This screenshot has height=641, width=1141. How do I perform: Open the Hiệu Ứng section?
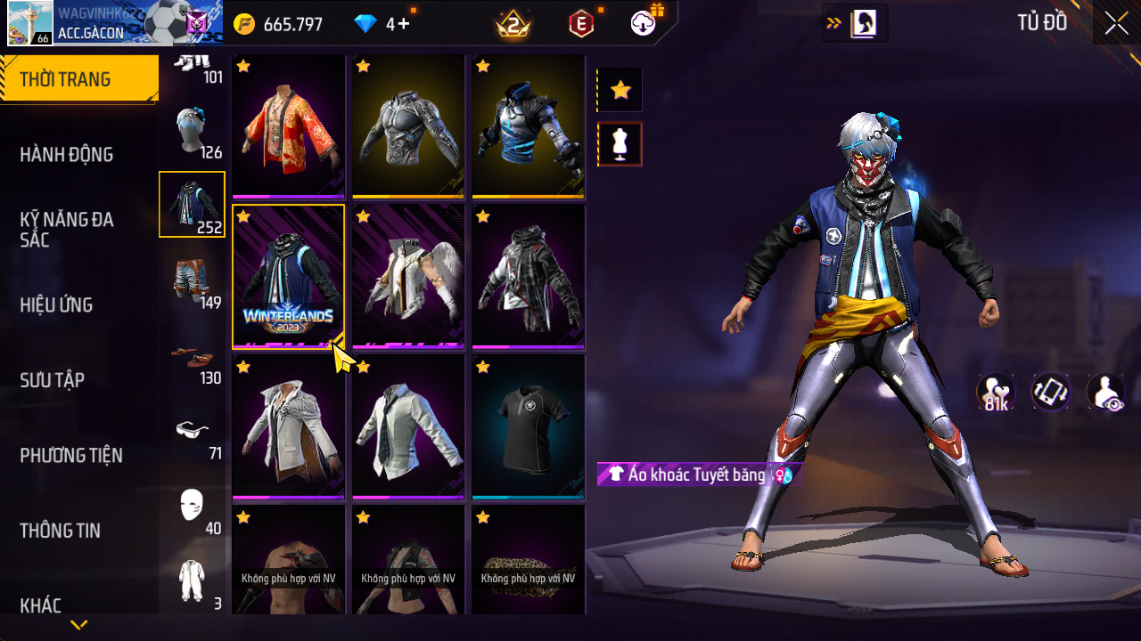pos(57,305)
